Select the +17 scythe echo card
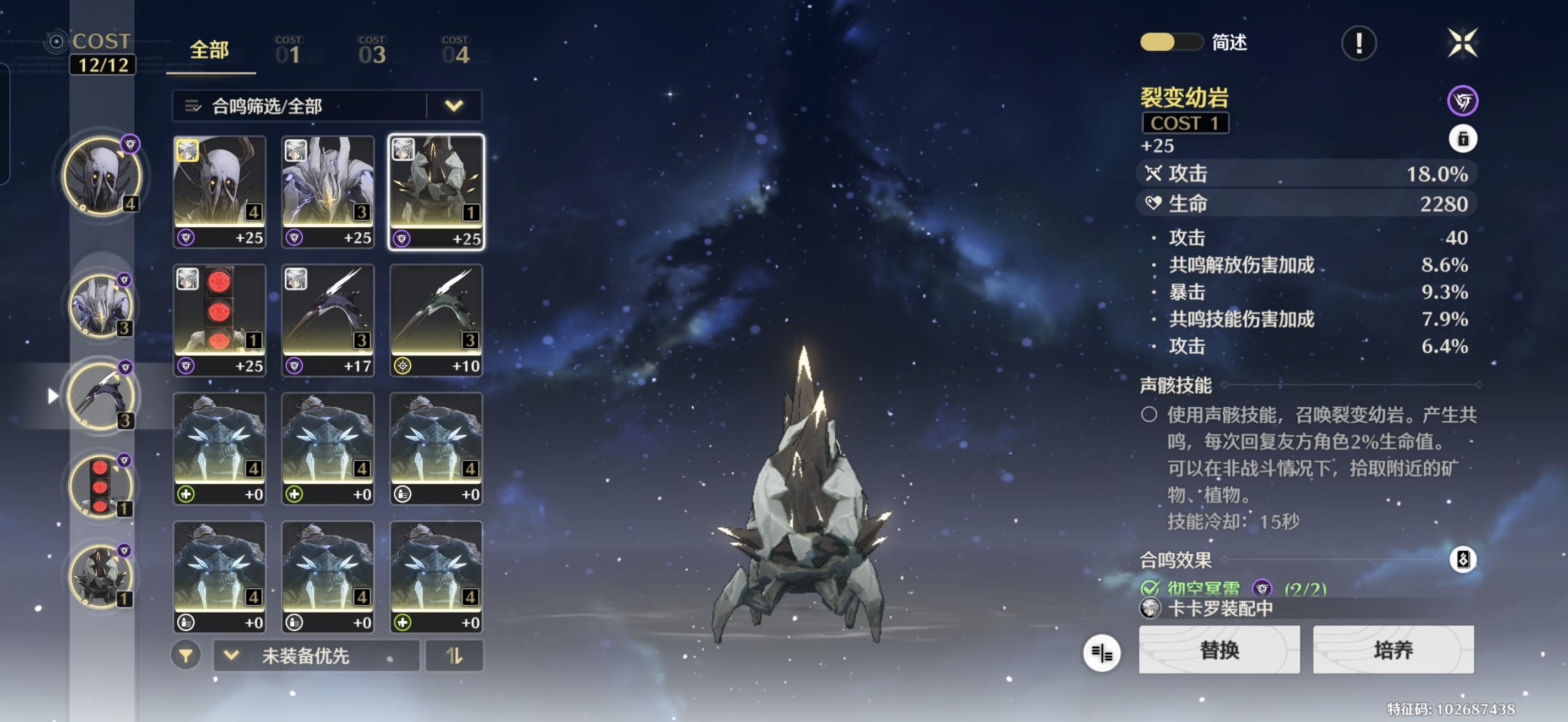The image size is (1568, 722). pyautogui.click(x=328, y=320)
